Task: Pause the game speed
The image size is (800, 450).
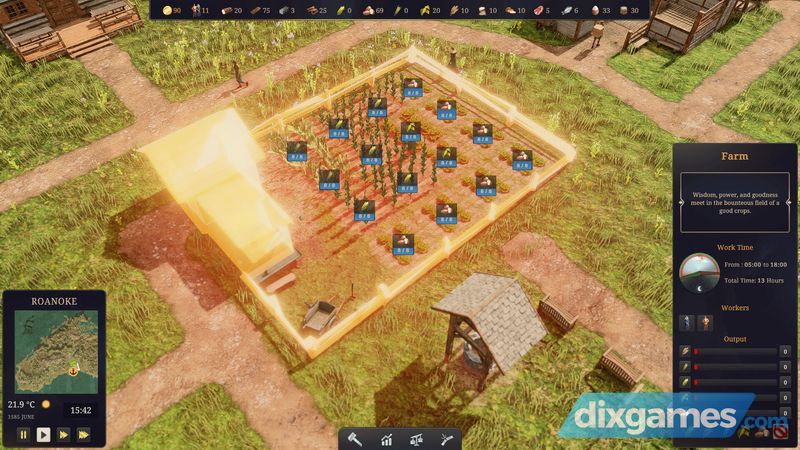Action: (23, 434)
